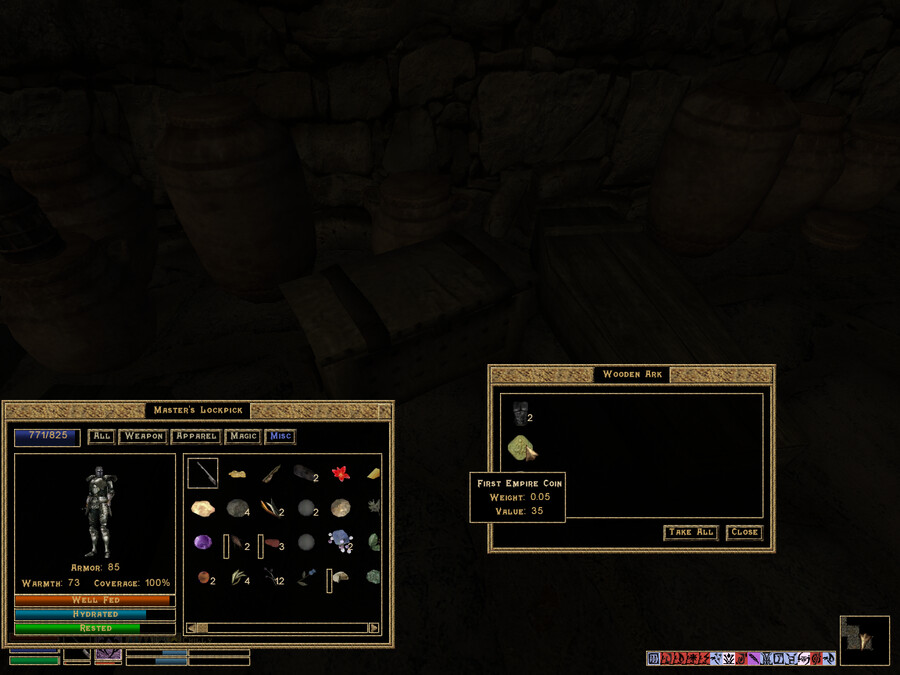Take the dark armor piece stack

(x=521, y=412)
